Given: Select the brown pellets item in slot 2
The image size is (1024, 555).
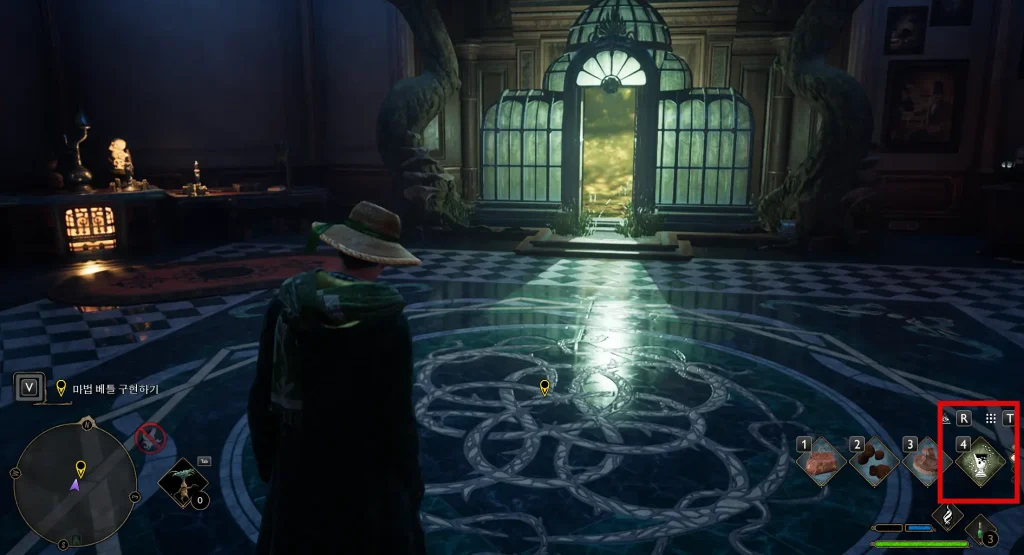Looking at the screenshot, I should [875, 463].
